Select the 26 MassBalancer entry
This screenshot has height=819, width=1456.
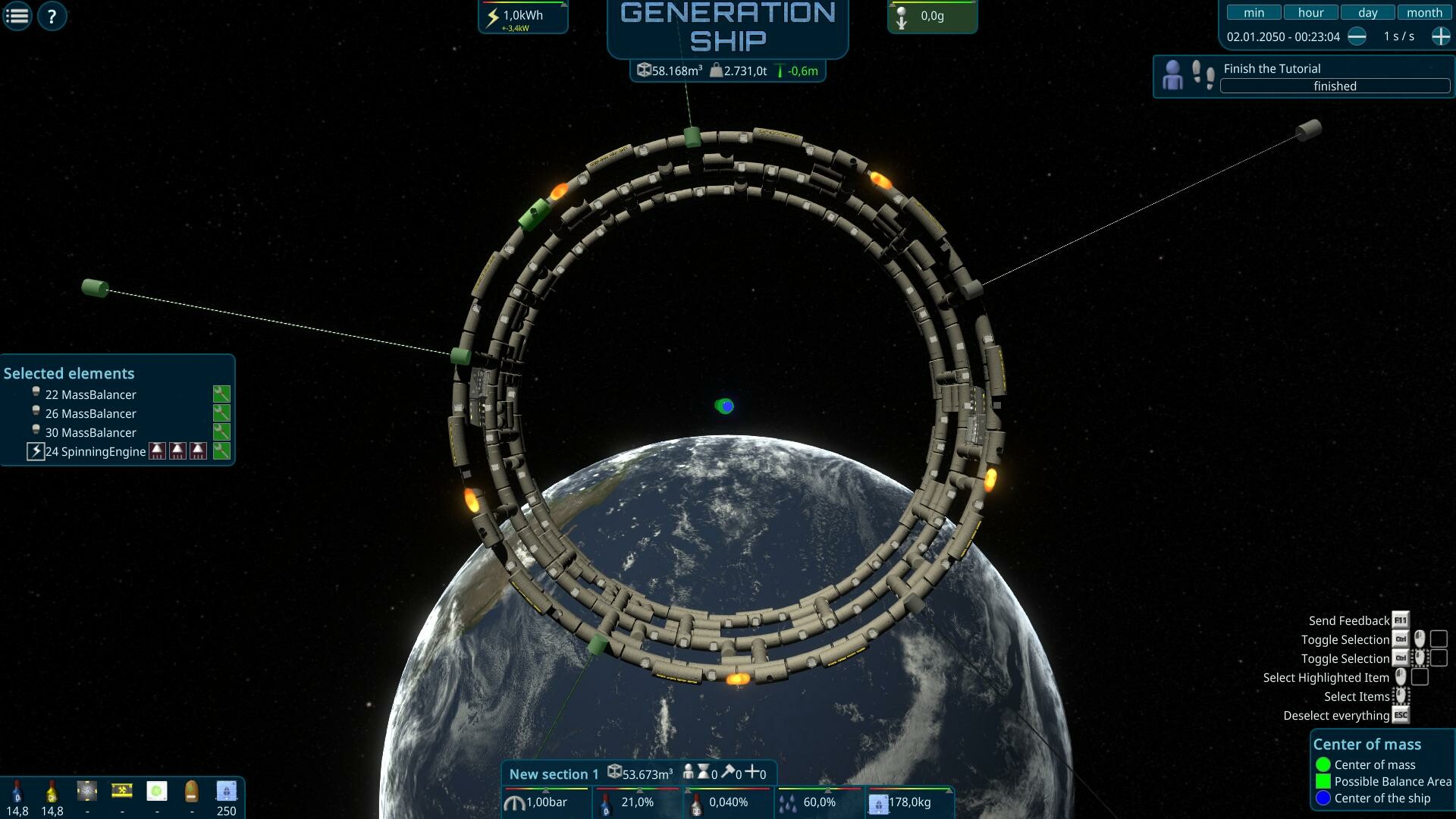tap(91, 413)
